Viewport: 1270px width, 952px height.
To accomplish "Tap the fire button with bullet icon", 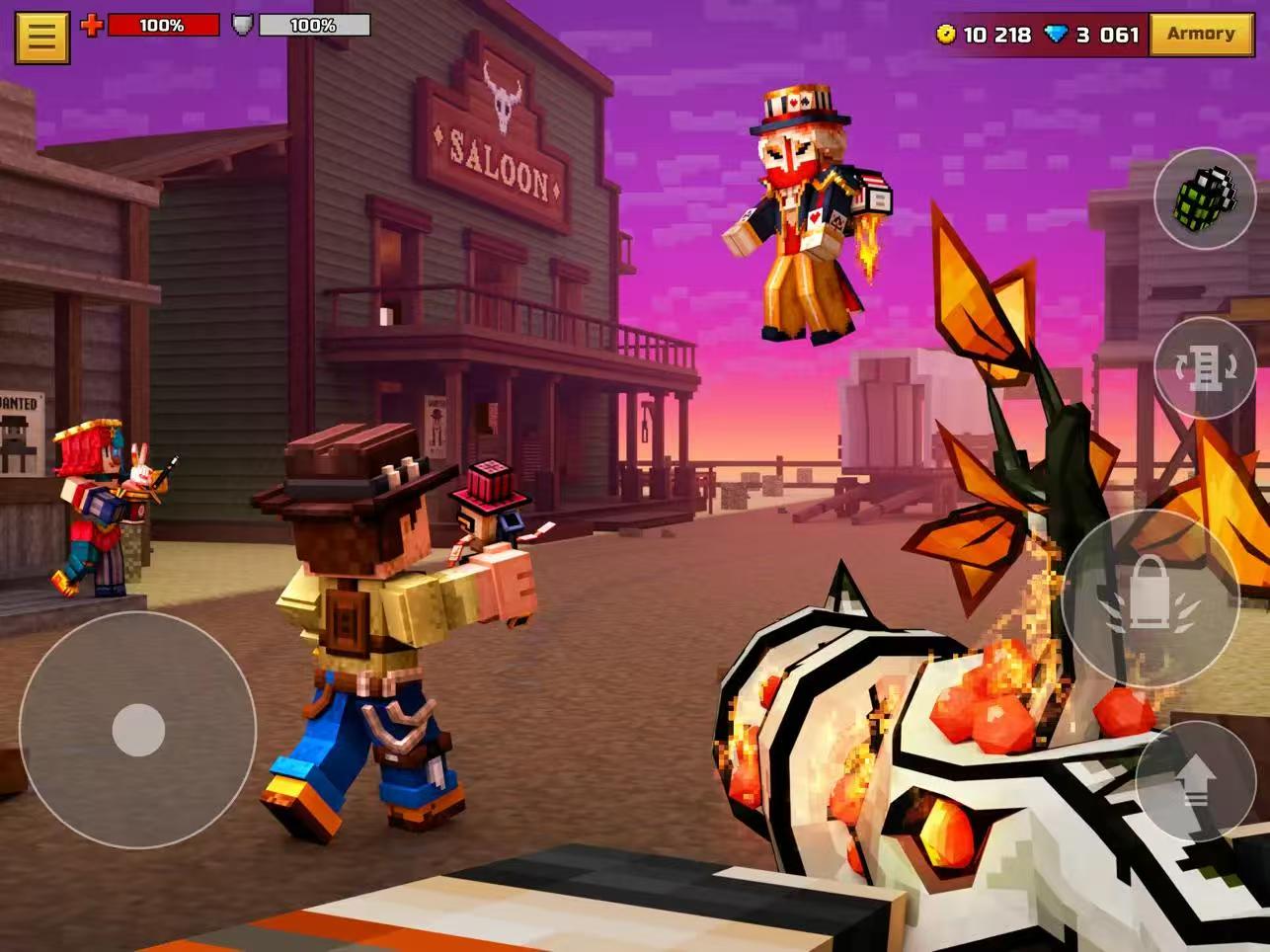I will [x=1151, y=598].
